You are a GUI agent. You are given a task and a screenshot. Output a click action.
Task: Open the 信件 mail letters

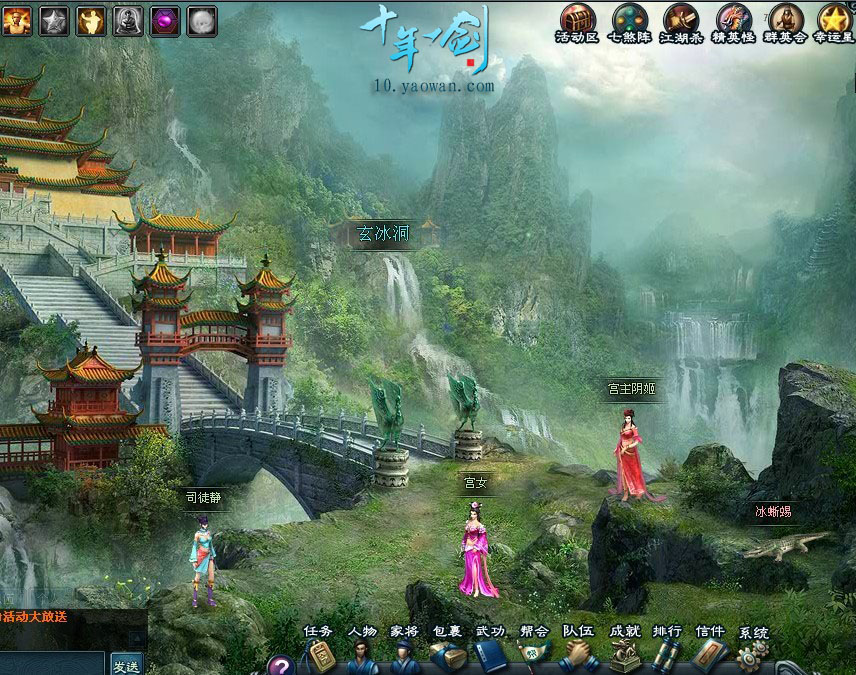(709, 656)
